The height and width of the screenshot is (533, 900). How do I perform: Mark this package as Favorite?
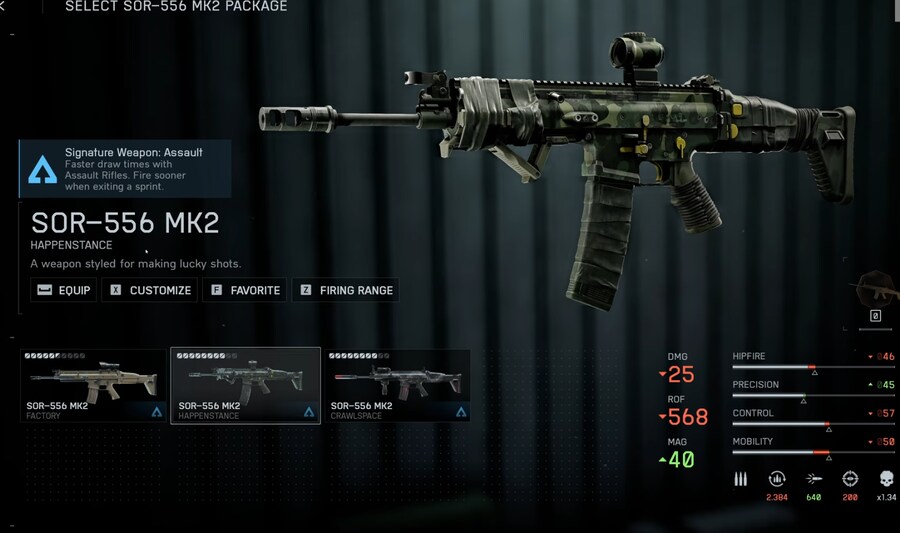click(x=245, y=290)
